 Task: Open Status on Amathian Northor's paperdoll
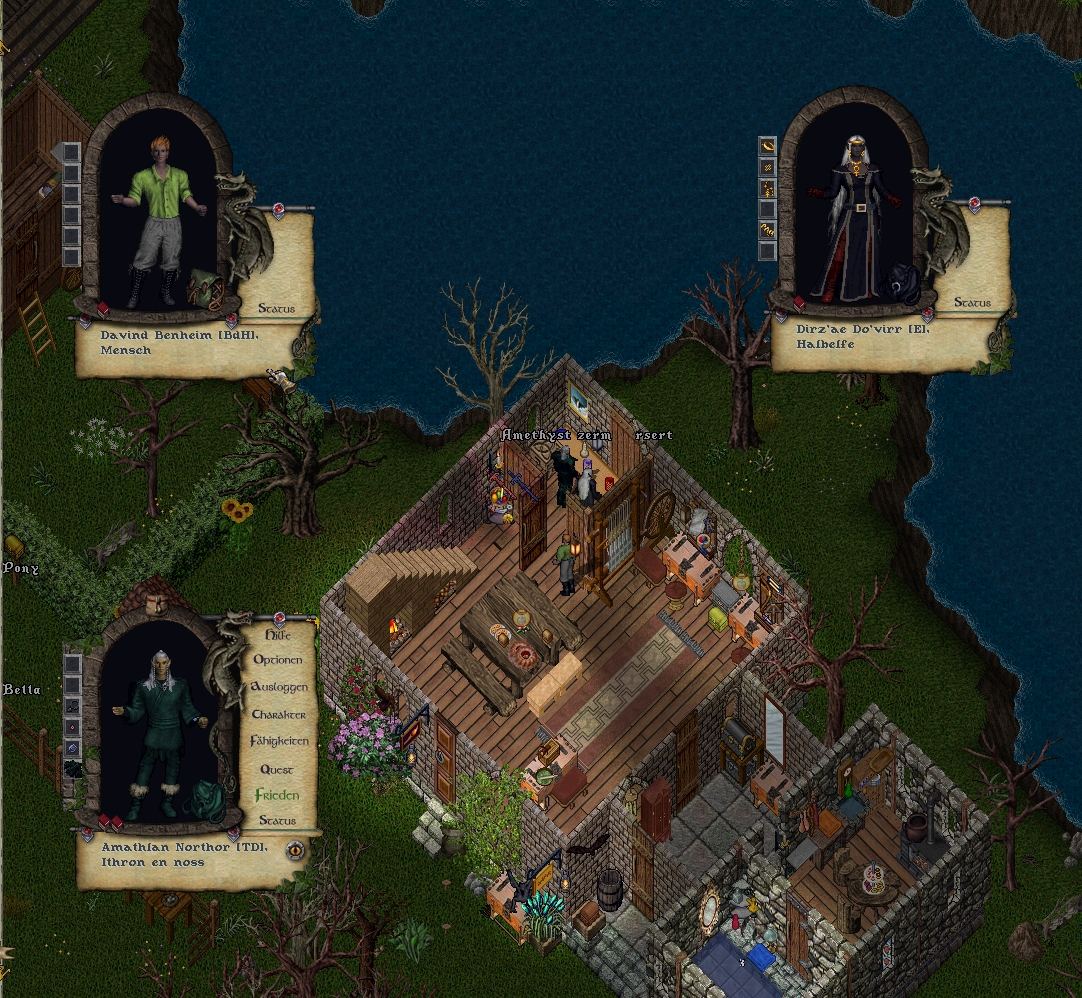[x=277, y=821]
